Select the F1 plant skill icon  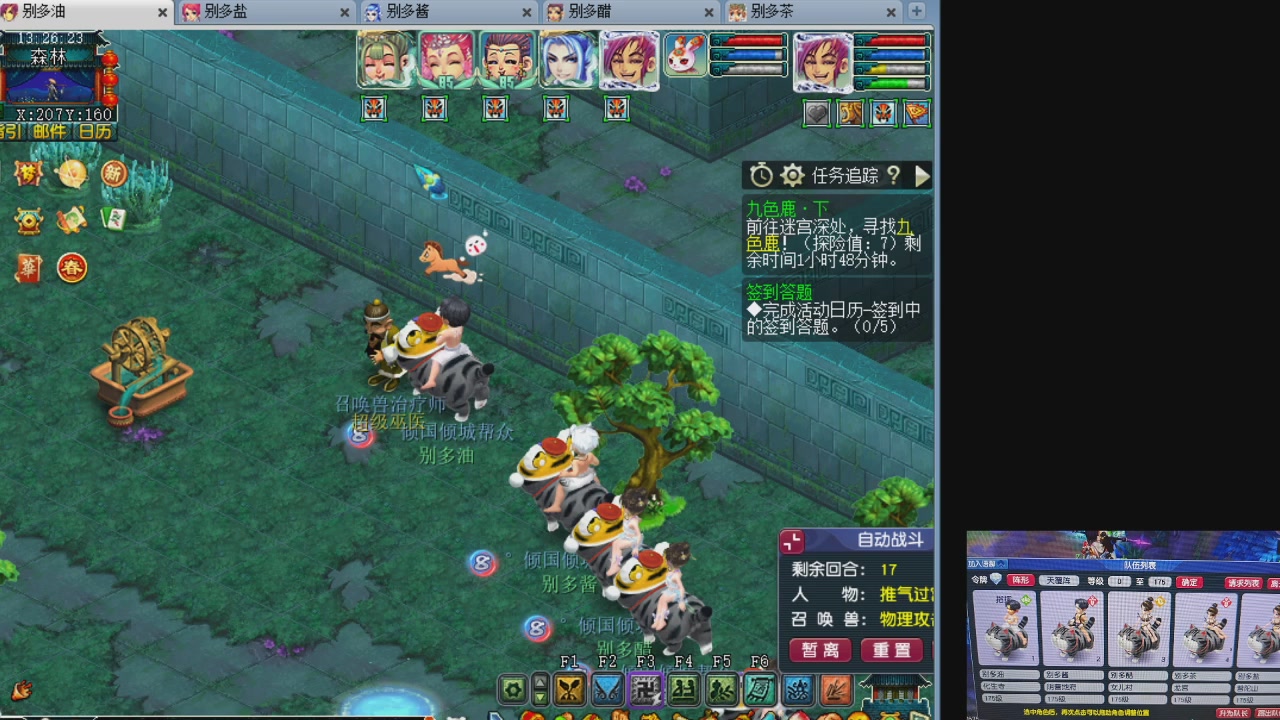coord(570,689)
